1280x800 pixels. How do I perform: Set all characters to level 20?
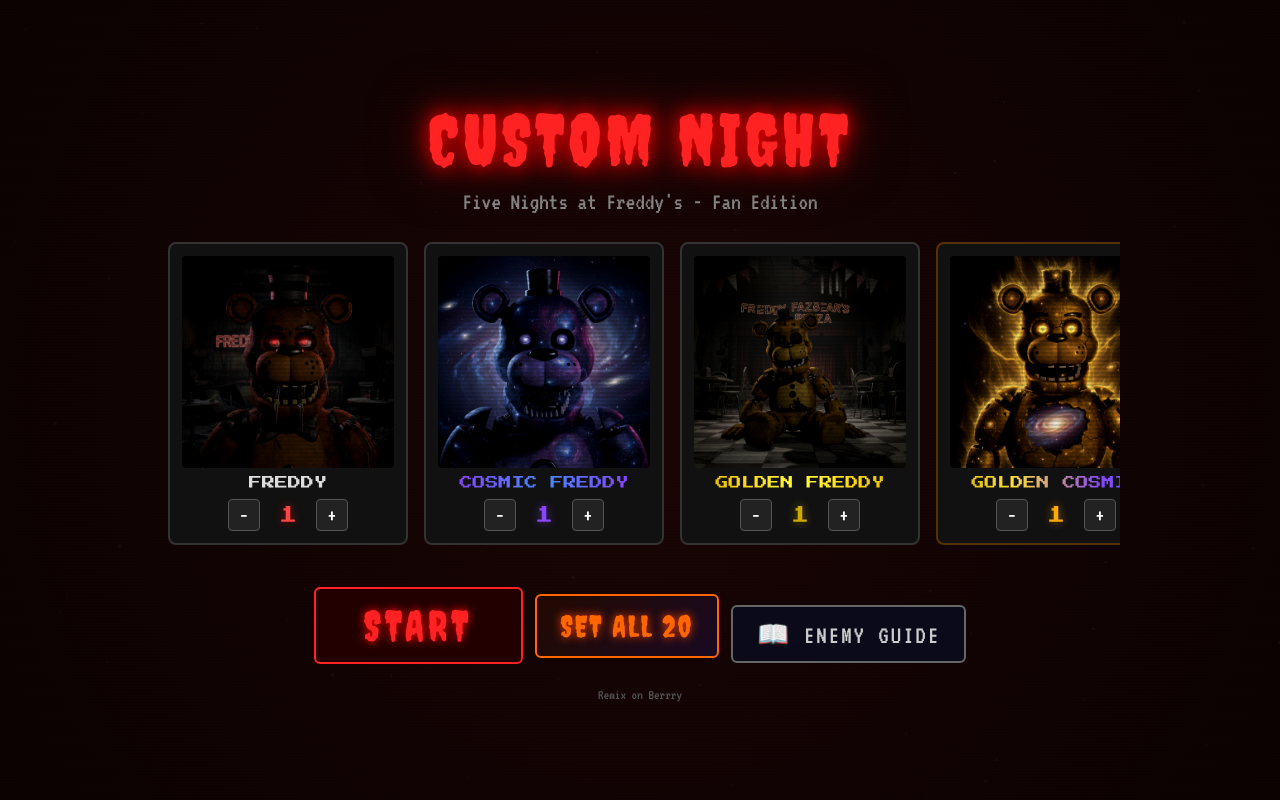point(626,626)
